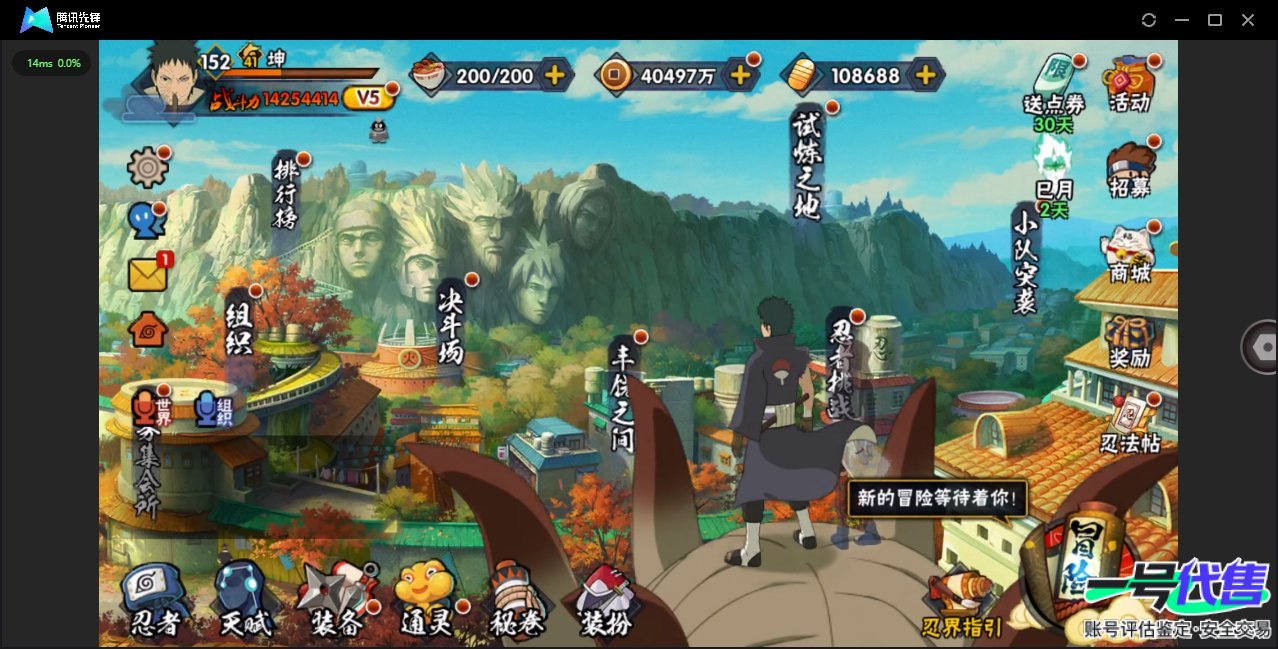Open the 奖励 rewards icon
The image size is (1278, 649).
pos(1130,341)
